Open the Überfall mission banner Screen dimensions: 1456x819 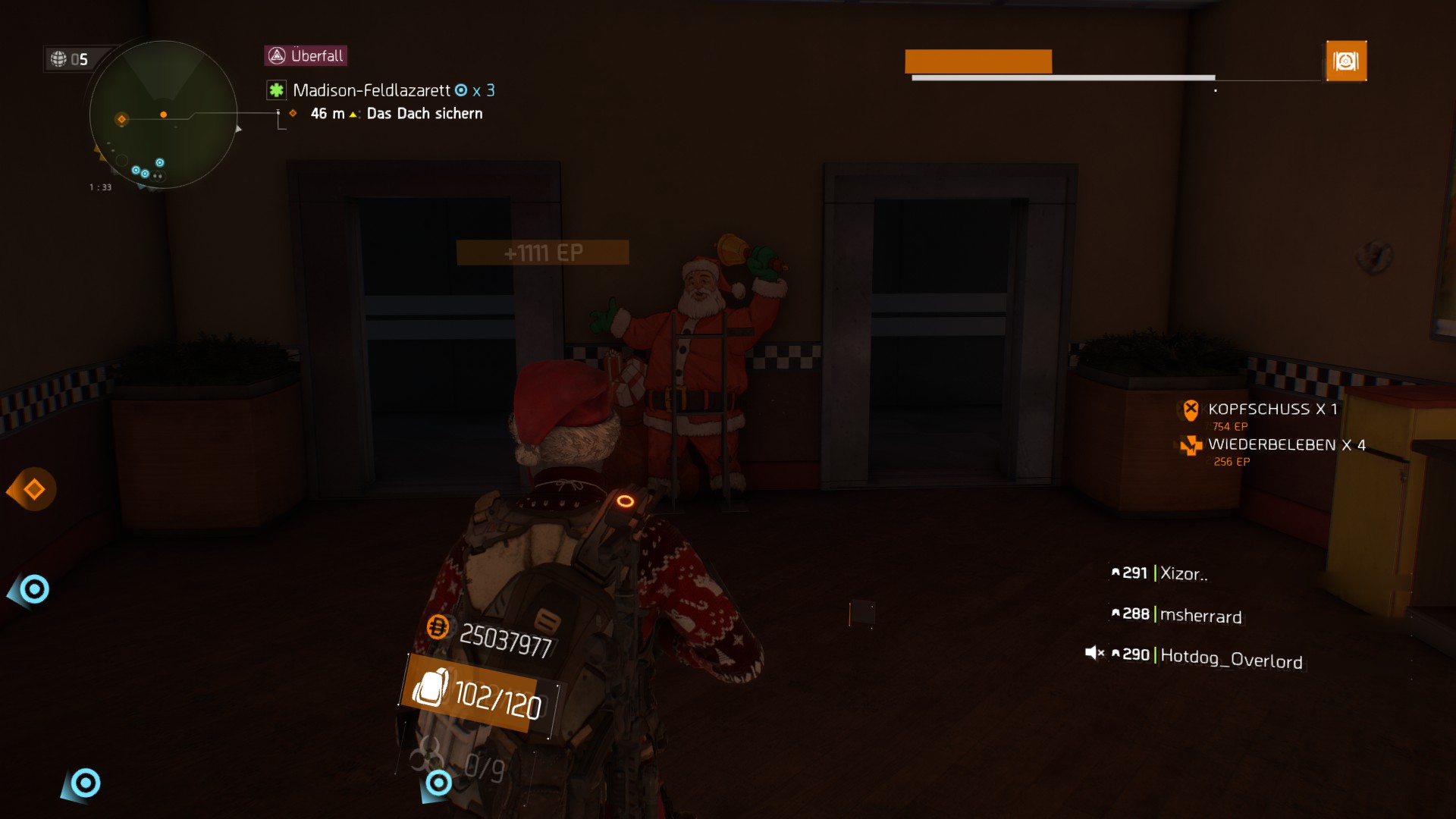coord(306,55)
